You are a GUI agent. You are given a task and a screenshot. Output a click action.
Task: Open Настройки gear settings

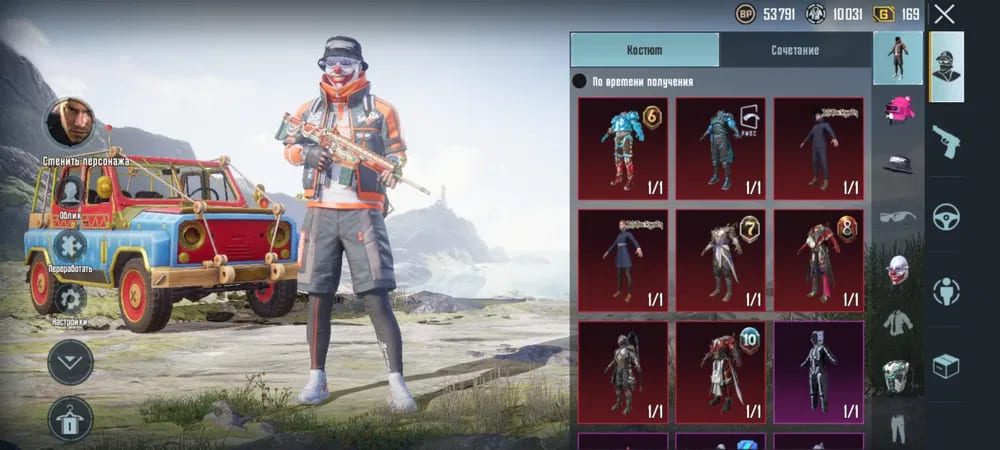tap(70, 298)
